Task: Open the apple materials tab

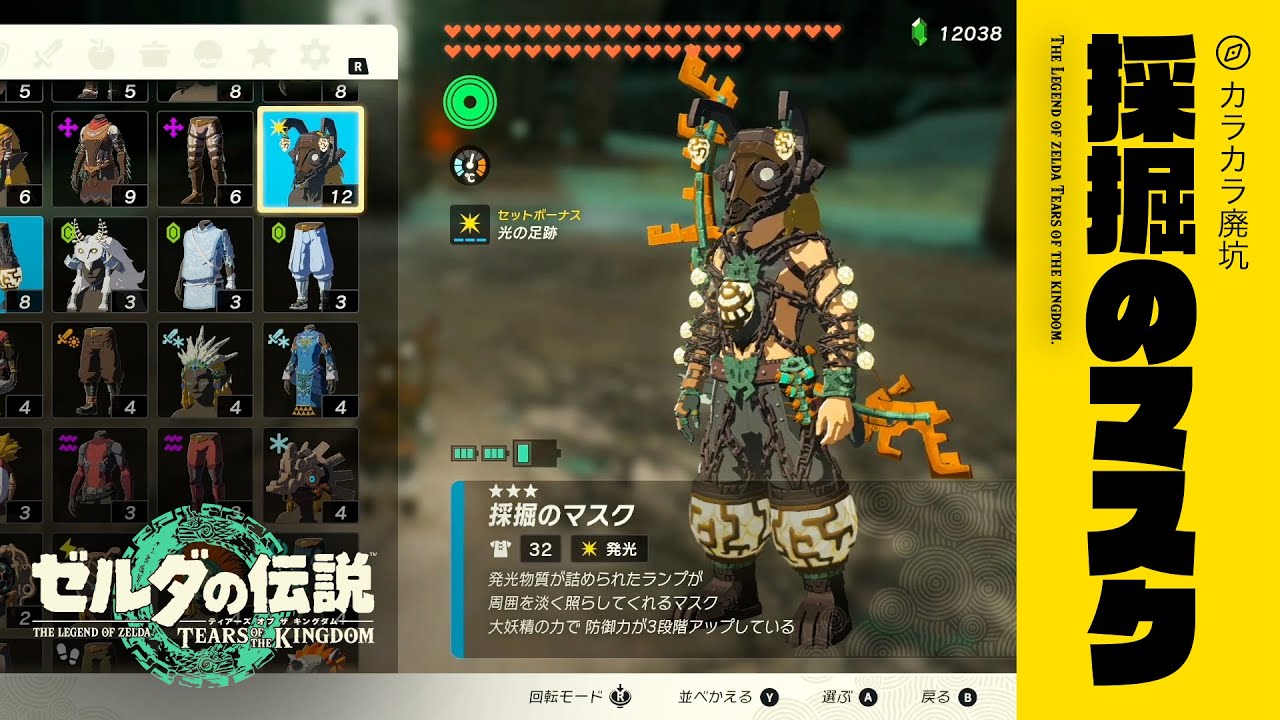Action: click(101, 52)
